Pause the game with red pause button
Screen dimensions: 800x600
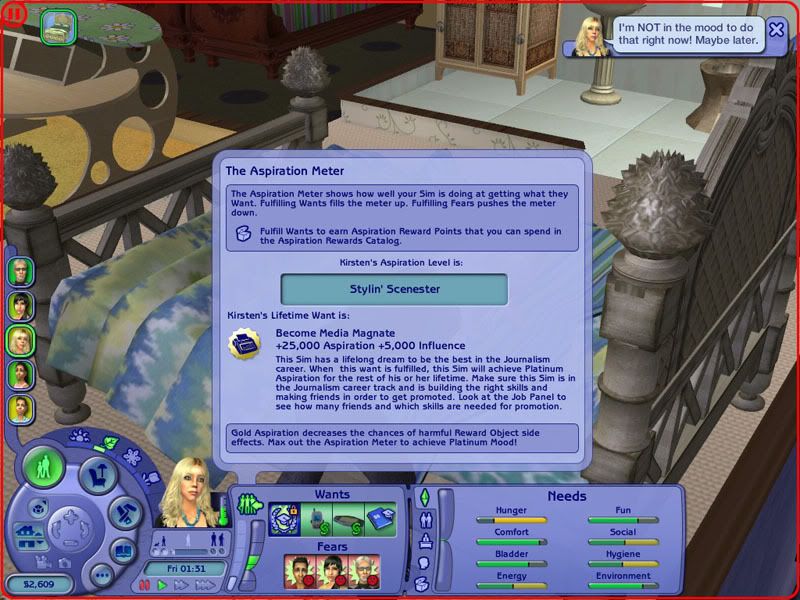145,585
